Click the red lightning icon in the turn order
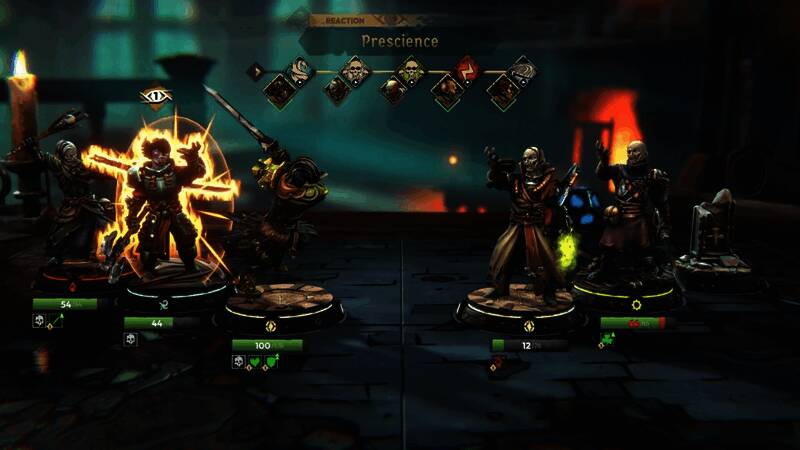 (466, 69)
